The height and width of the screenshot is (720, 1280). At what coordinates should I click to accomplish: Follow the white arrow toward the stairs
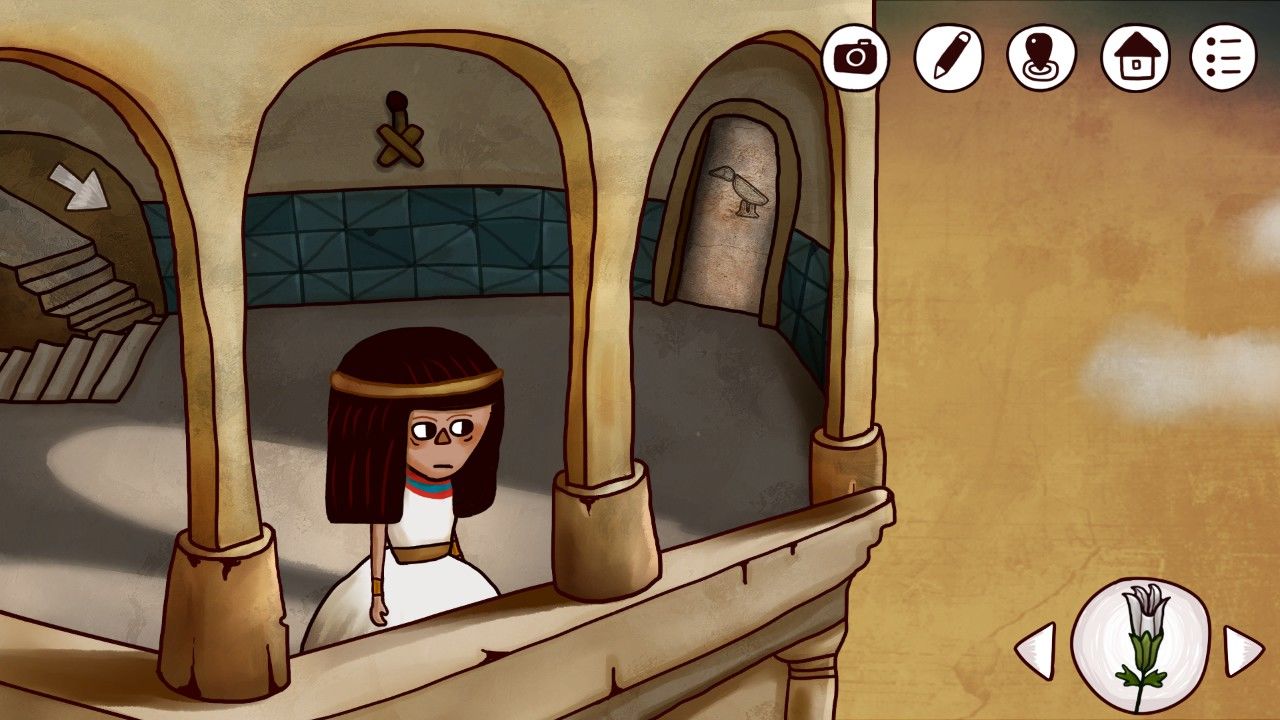point(80,187)
